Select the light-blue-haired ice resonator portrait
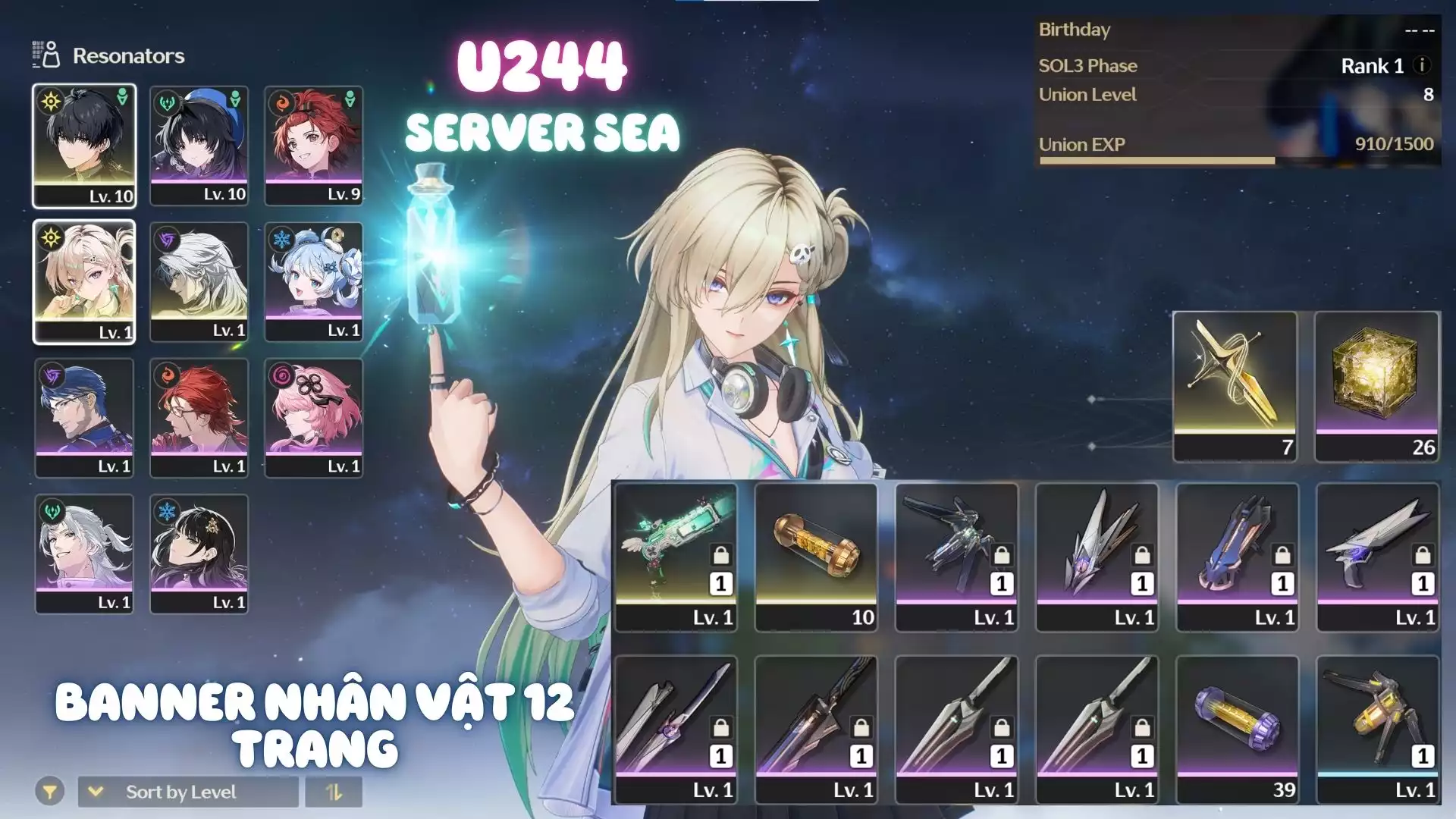The width and height of the screenshot is (1456, 819). coord(313,281)
